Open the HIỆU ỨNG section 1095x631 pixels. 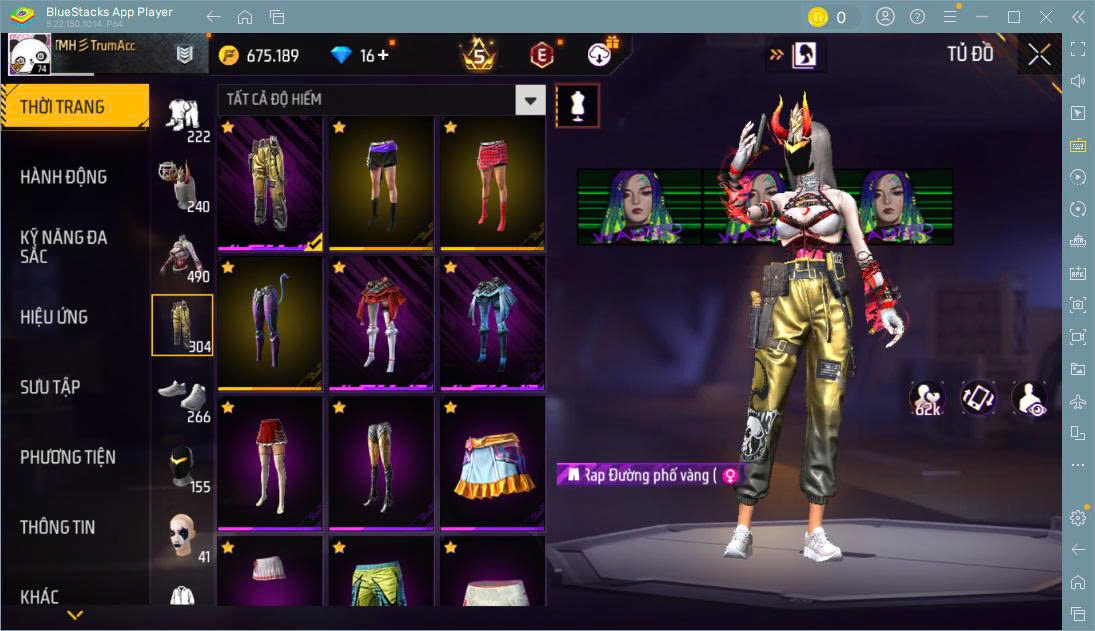pos(54,317)
